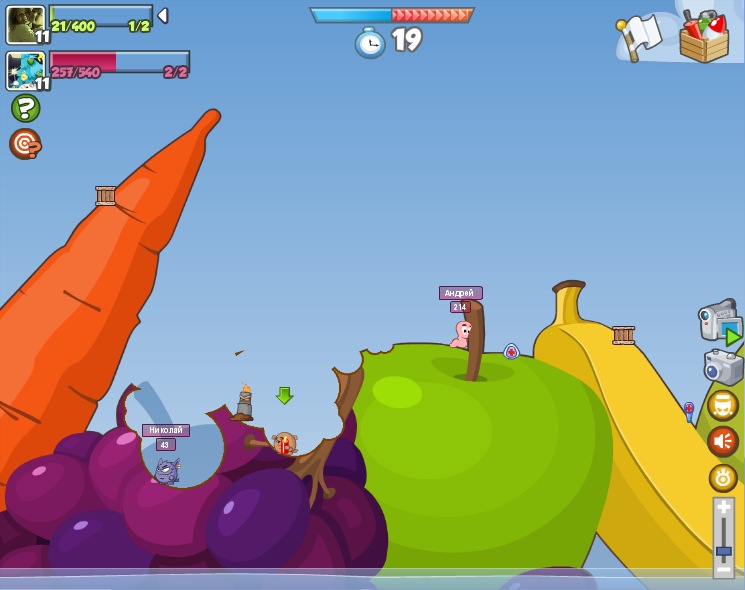Image resolution: width=745 pixels, height=590 pixels.
Task: Toggle sound with the speaker button
Action: 722,441
